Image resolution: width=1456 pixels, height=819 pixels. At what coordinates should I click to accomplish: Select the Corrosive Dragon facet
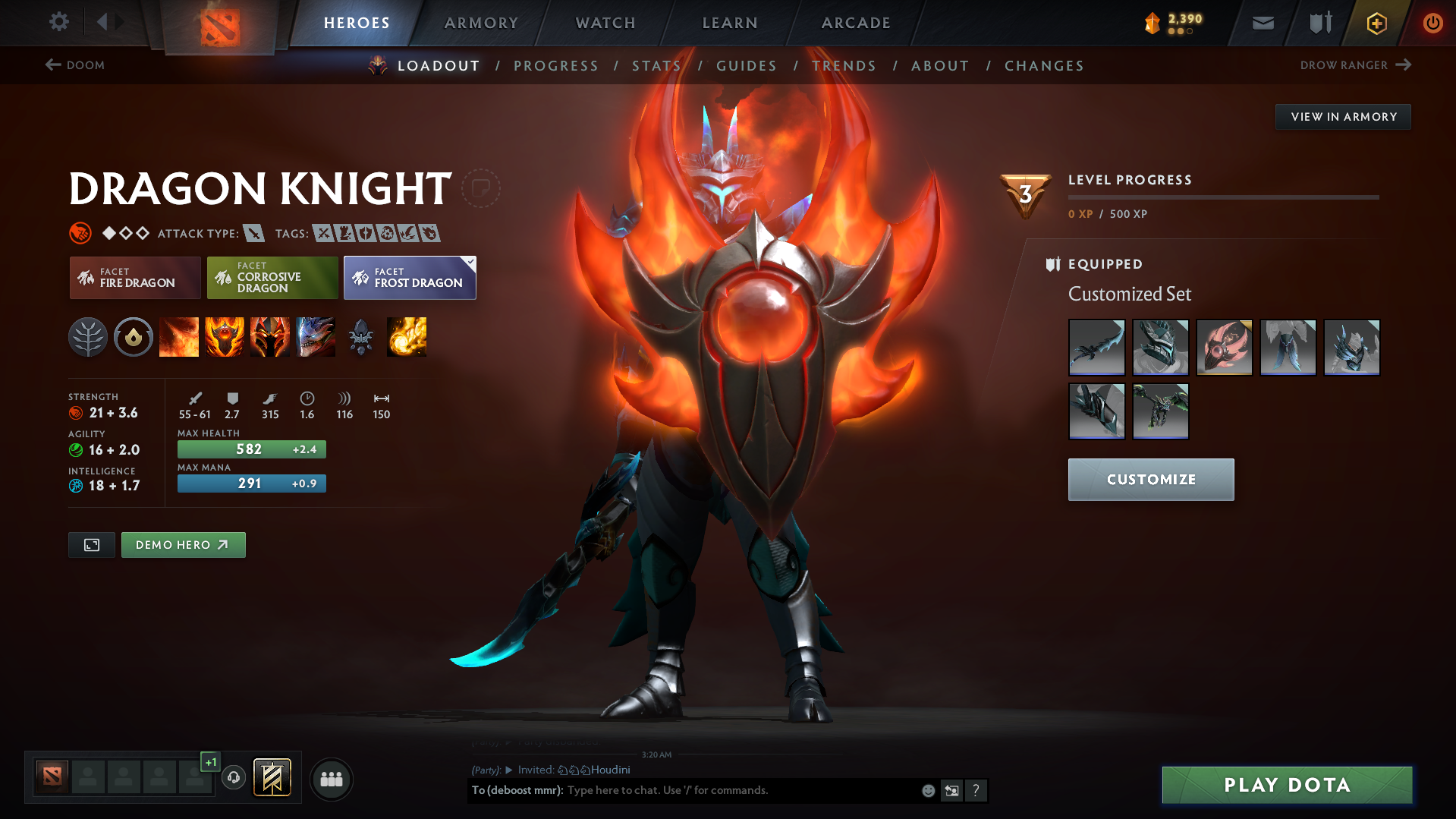click(x=272, y=278)
